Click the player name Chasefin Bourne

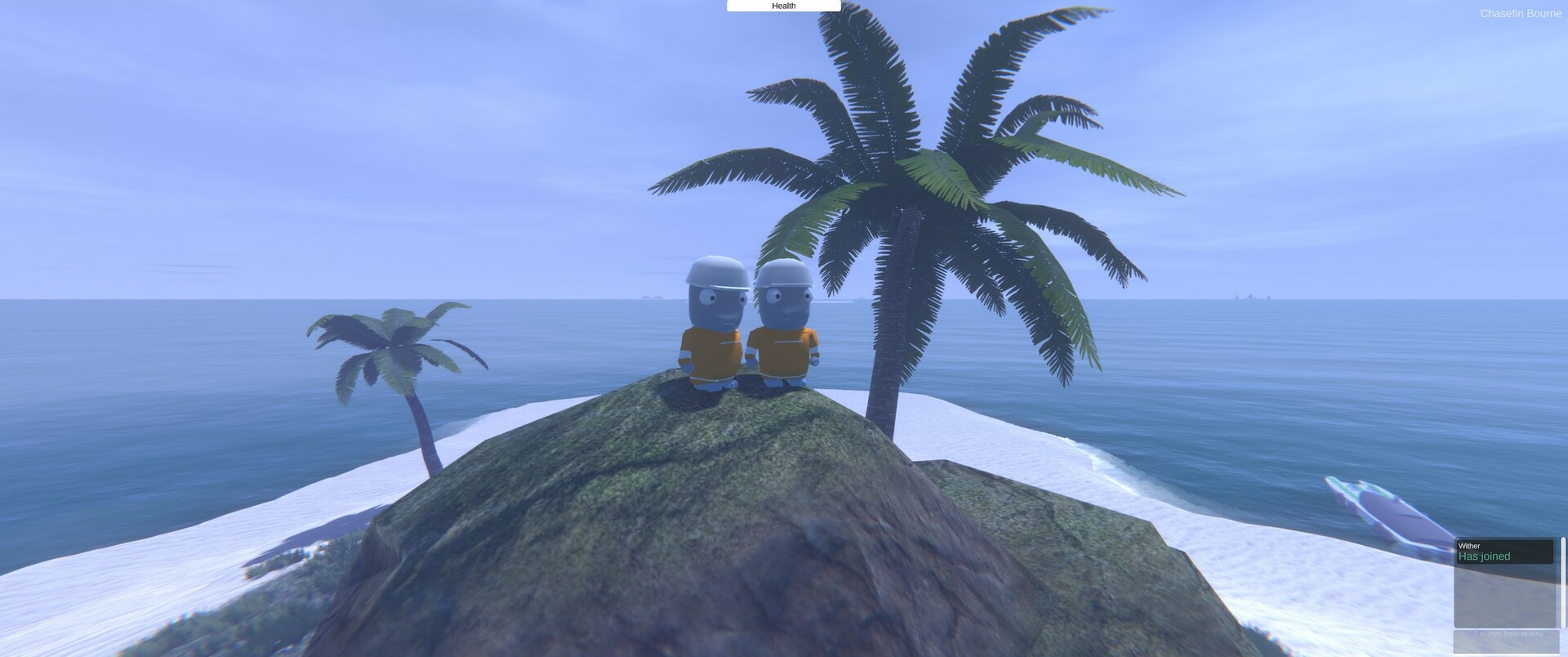(x=1521, y=13)
